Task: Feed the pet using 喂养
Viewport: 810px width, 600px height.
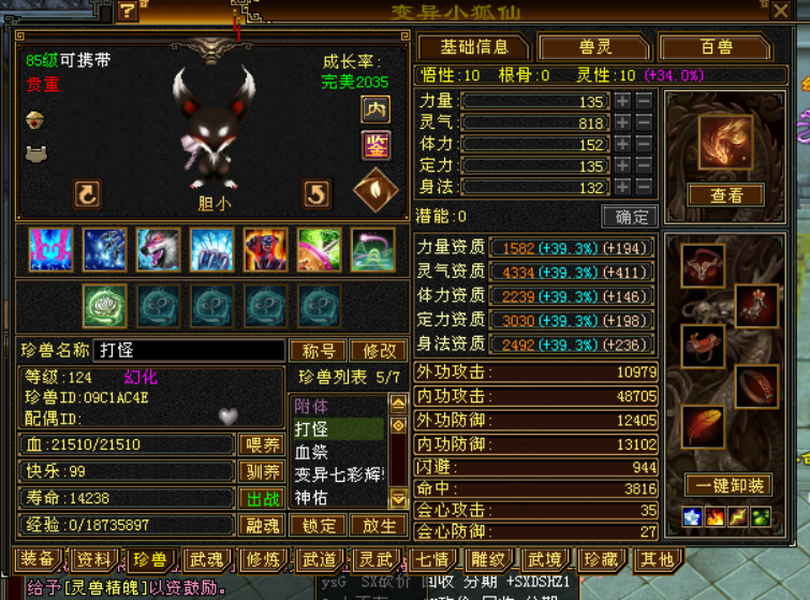Action: (262, 445)
